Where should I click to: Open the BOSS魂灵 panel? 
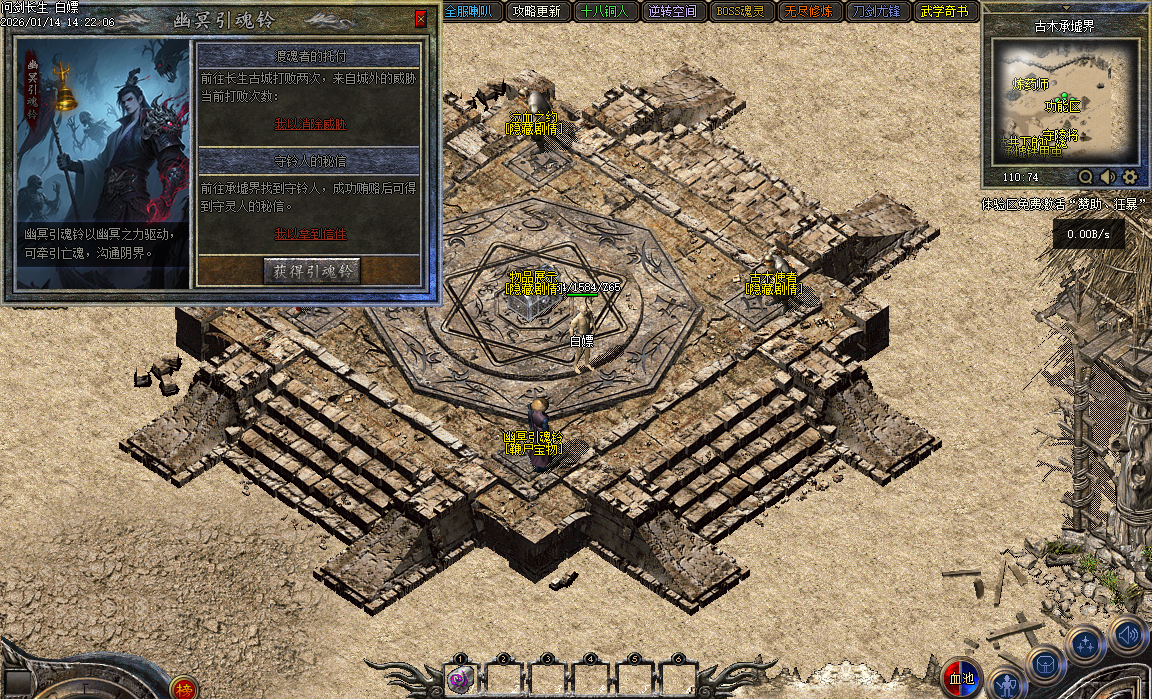click(741, 12)
